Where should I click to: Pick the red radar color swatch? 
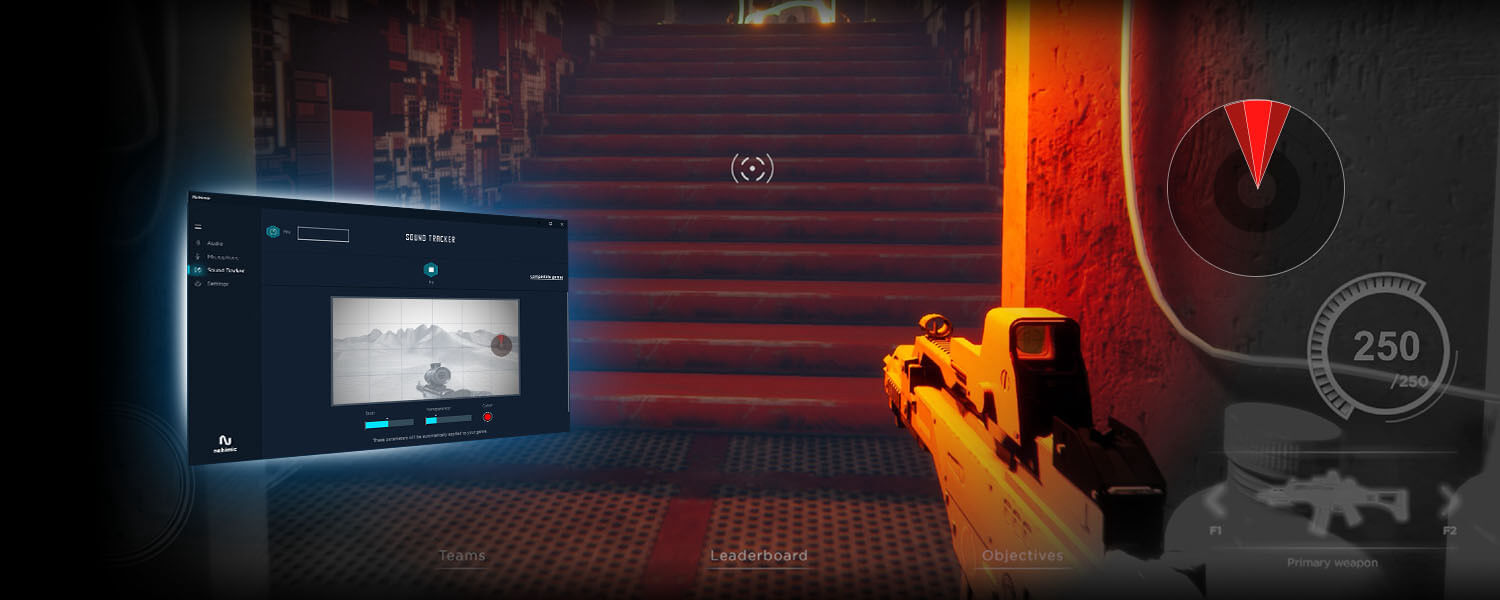488,417
